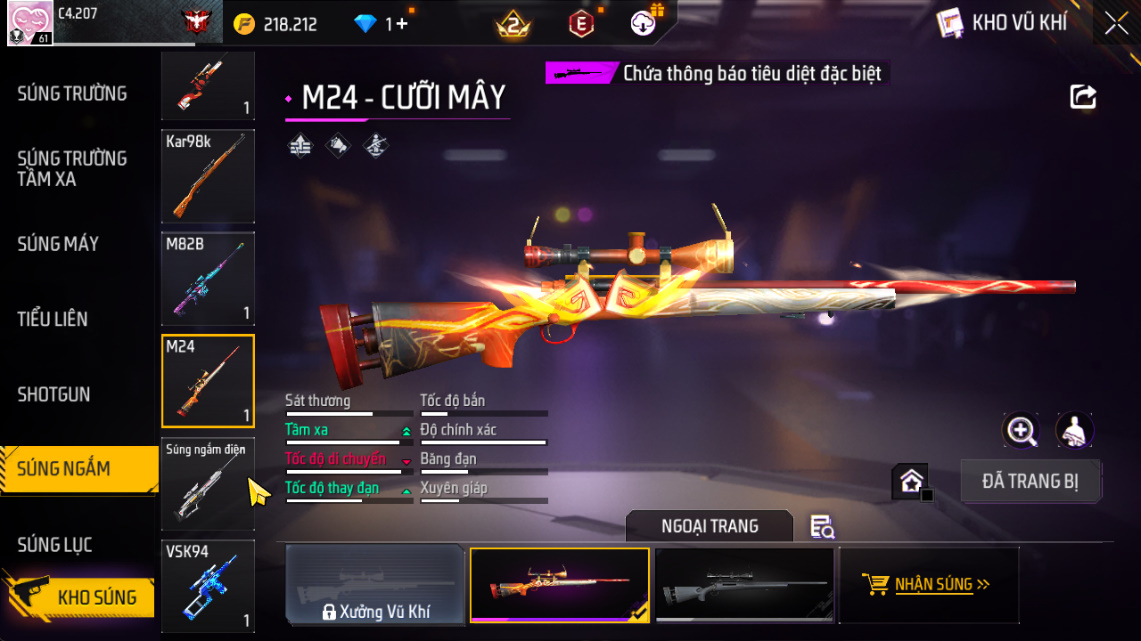Image resolution: width=1141 pixels, height=641 pixels.
Task: Close the weapon vault screen
Action: tap(1115, 23)
